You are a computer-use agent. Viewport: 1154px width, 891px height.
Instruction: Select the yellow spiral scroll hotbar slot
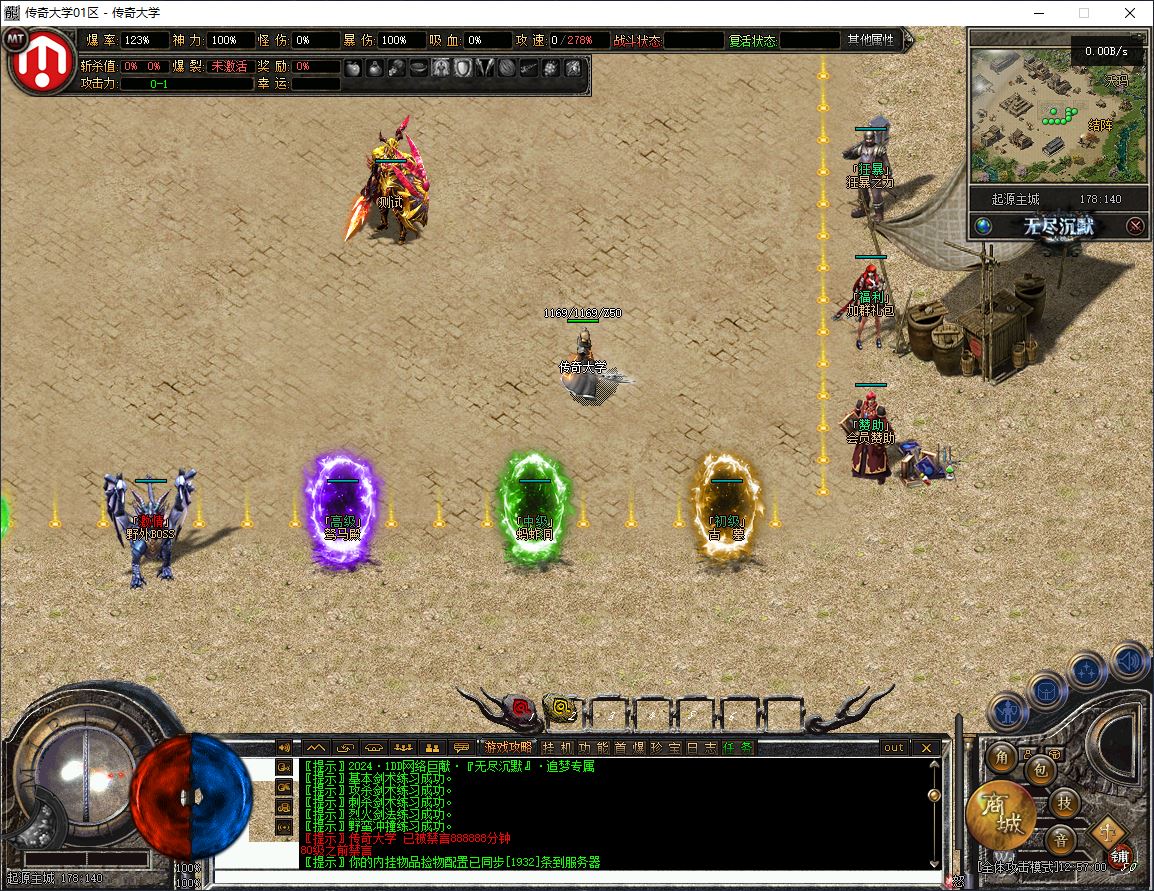pos(563,709)
